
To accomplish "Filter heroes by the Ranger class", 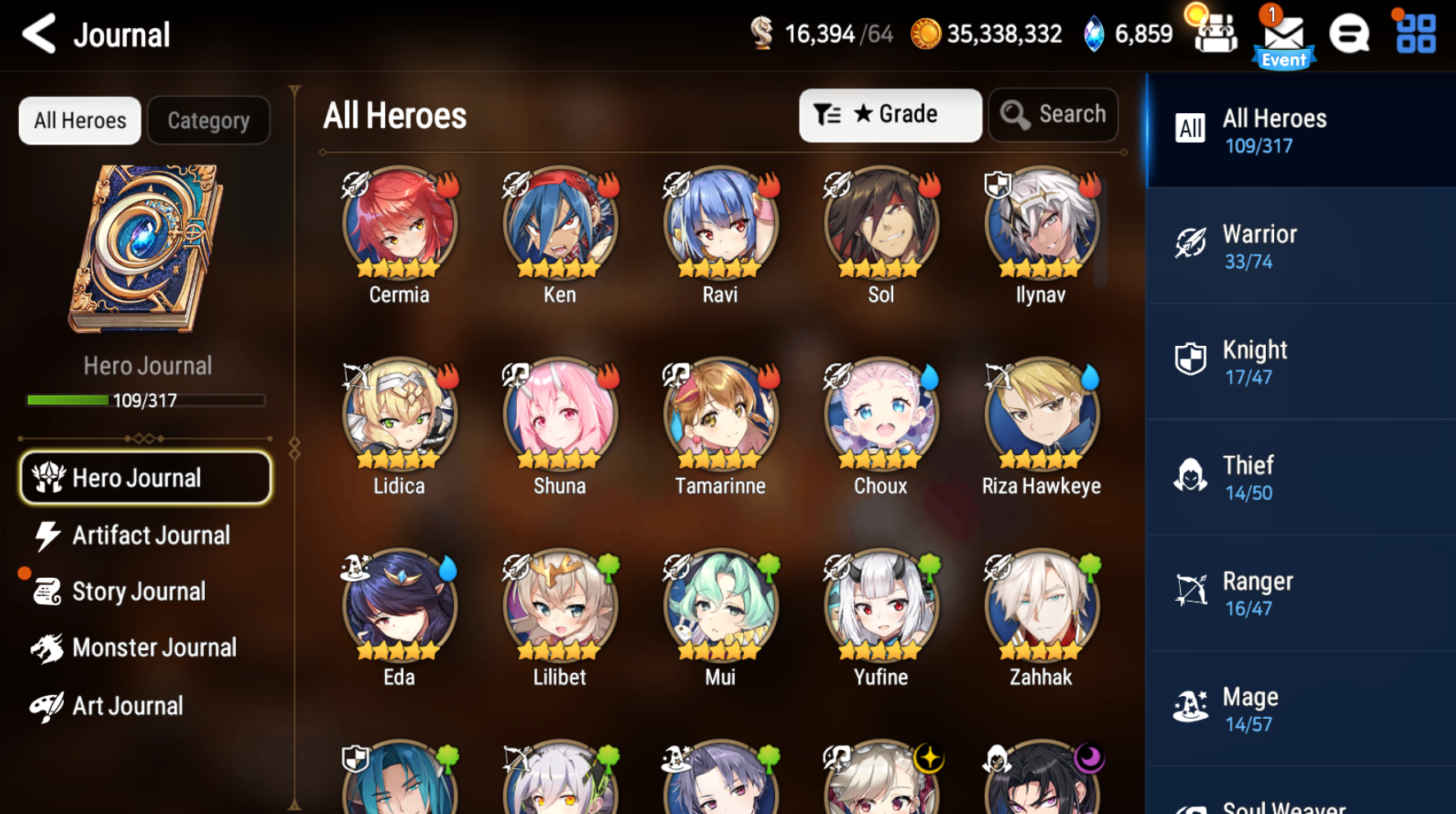I will coord(1303,592).
